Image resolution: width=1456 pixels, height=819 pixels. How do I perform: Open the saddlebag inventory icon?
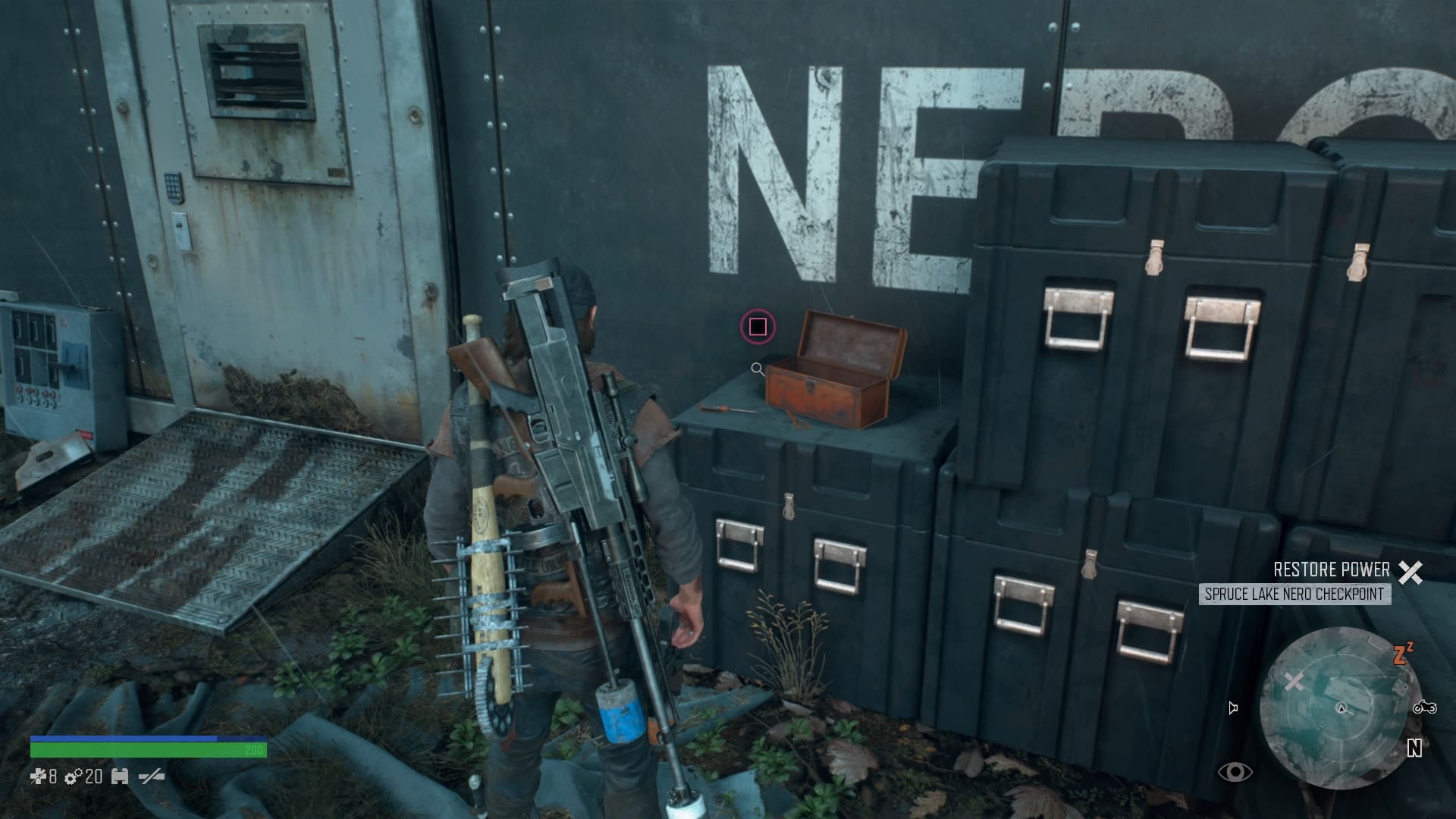(x=120, y=777)
